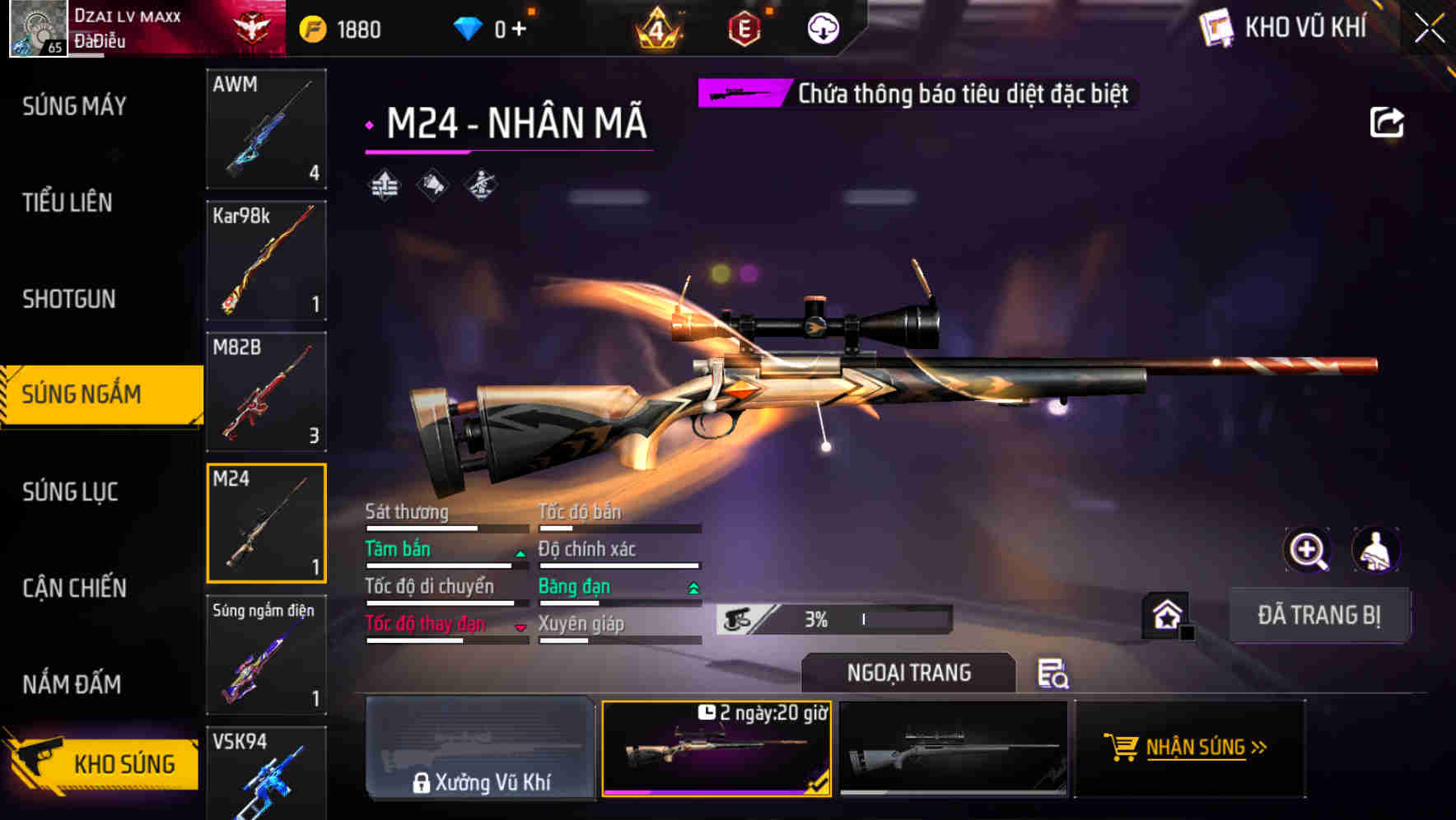Switch to the NGOẠI TRANG tab
This screenshot has height=820, width=1456.
tap(909, 673)
